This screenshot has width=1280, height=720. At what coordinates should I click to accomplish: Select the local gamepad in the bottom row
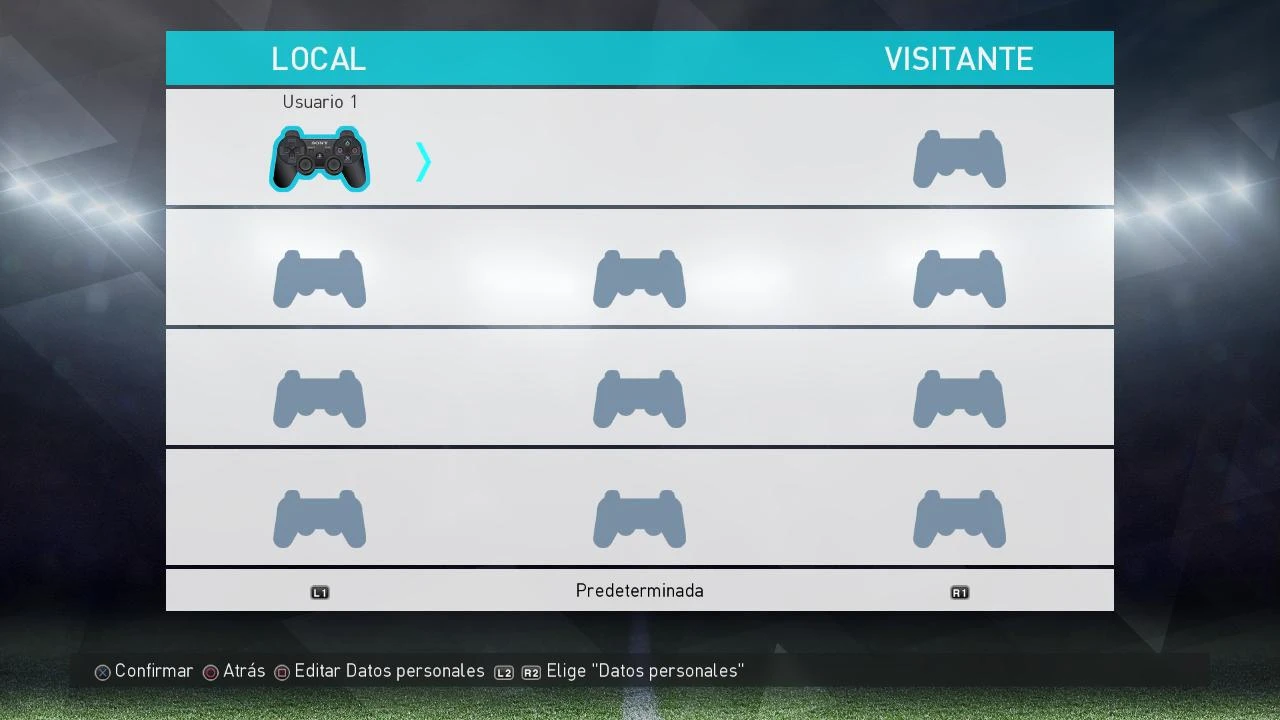tap(319, 518)
